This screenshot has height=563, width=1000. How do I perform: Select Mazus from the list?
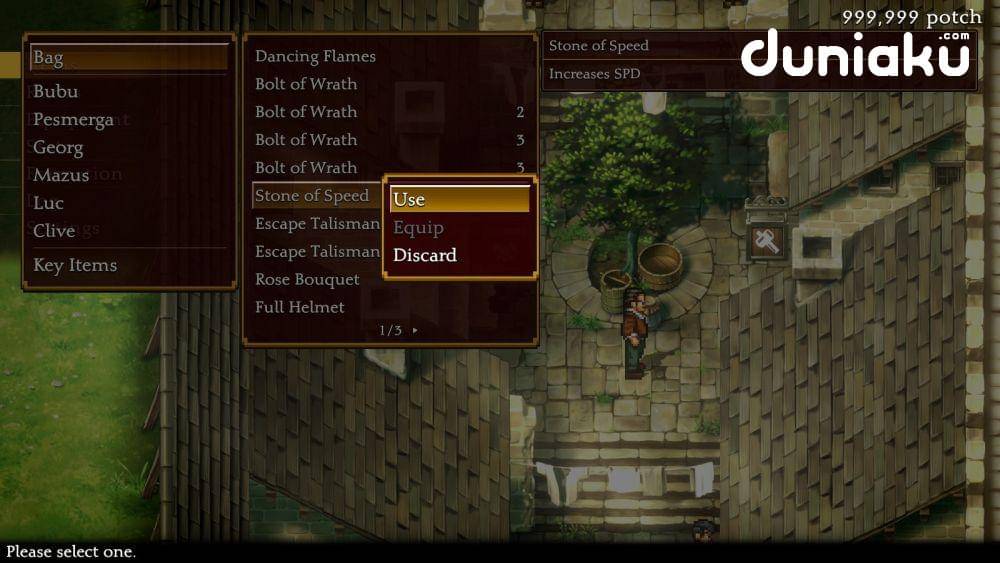click(x=61, y=175)
